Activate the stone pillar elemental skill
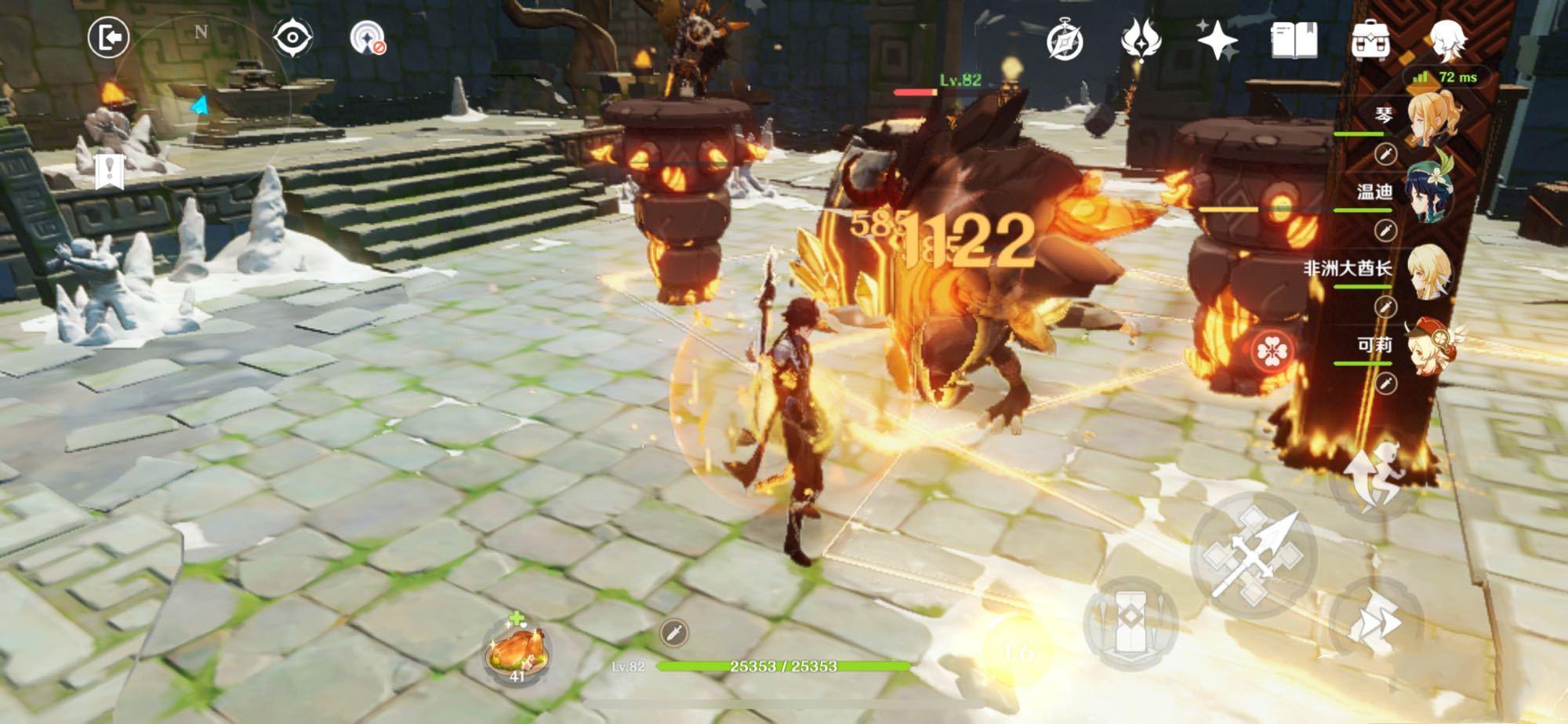 pyautogui.click(x=1130, y=624)
